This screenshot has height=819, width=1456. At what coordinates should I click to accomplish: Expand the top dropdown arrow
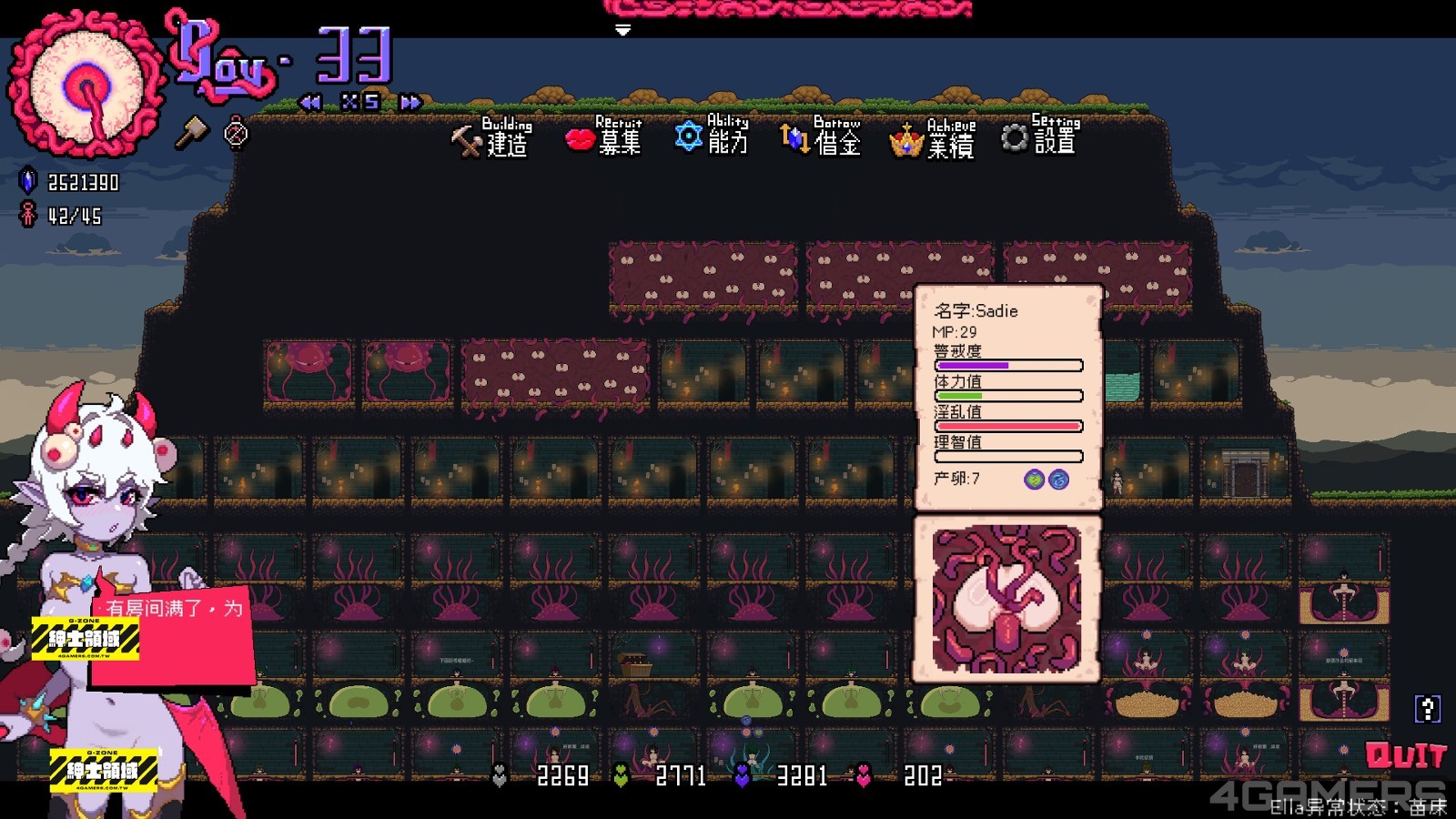tap(622, 30)
